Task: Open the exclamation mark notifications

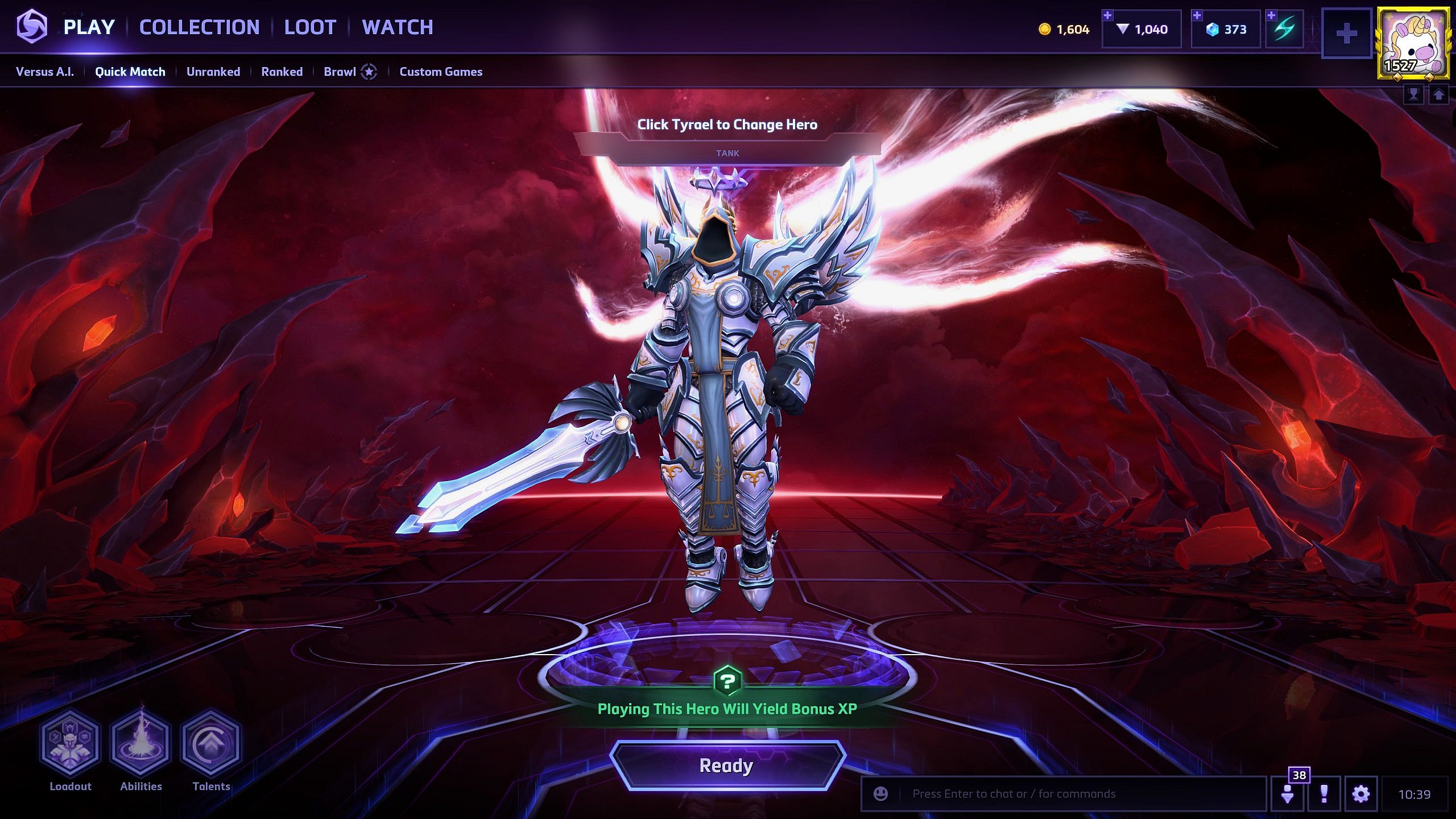Action: point(1324,794)
